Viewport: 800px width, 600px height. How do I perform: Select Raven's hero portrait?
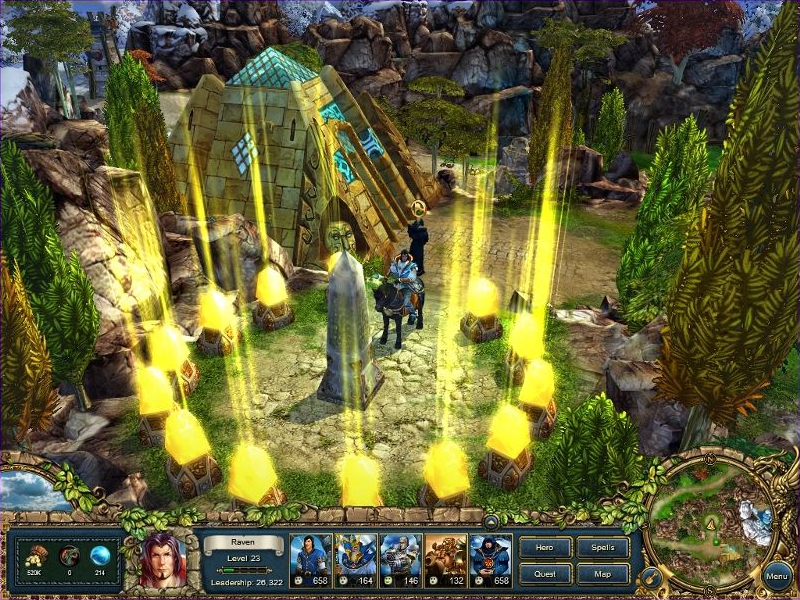click(x=160, y=560)
